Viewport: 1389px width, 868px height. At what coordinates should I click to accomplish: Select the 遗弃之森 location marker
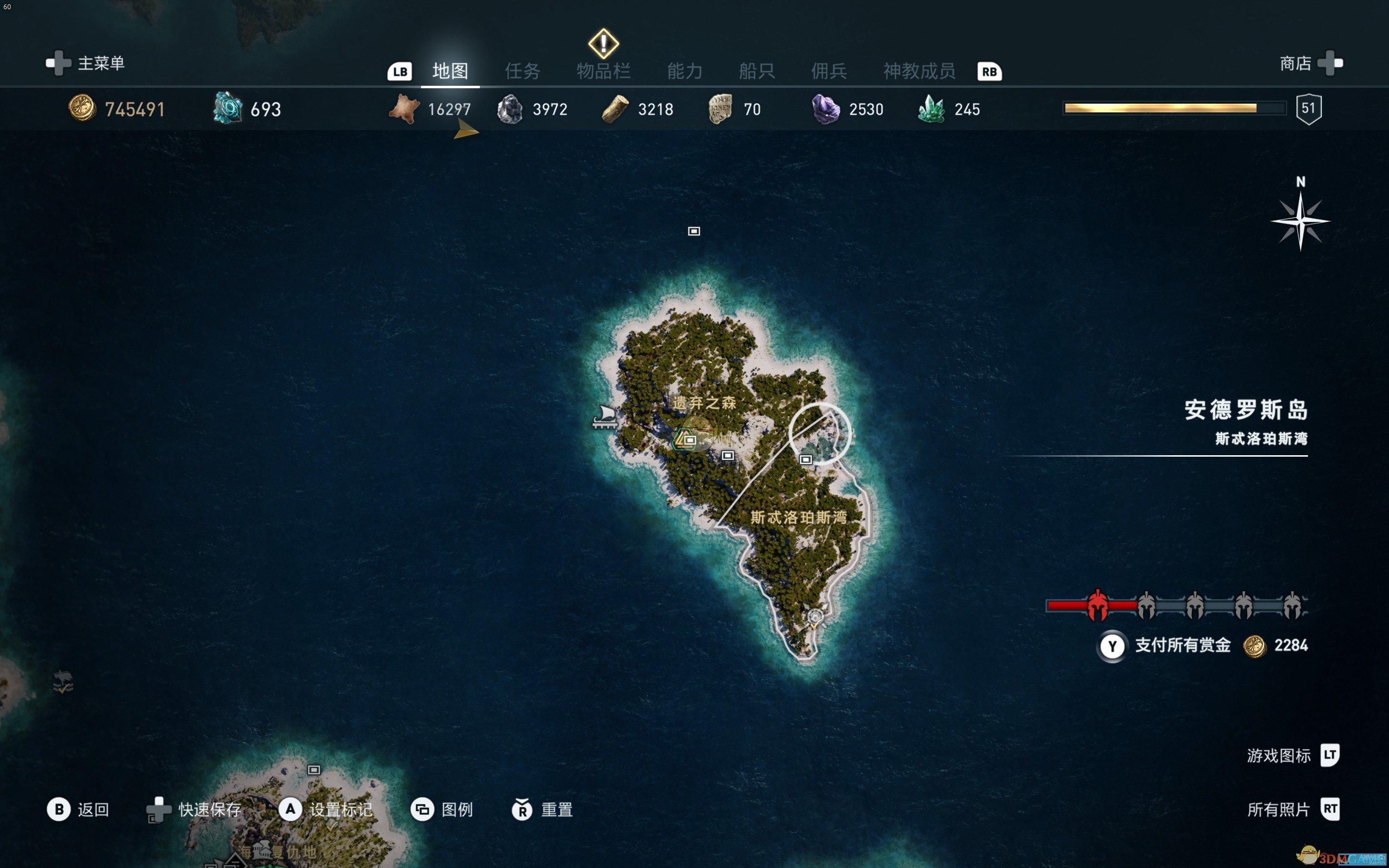[x=687, y=440]
